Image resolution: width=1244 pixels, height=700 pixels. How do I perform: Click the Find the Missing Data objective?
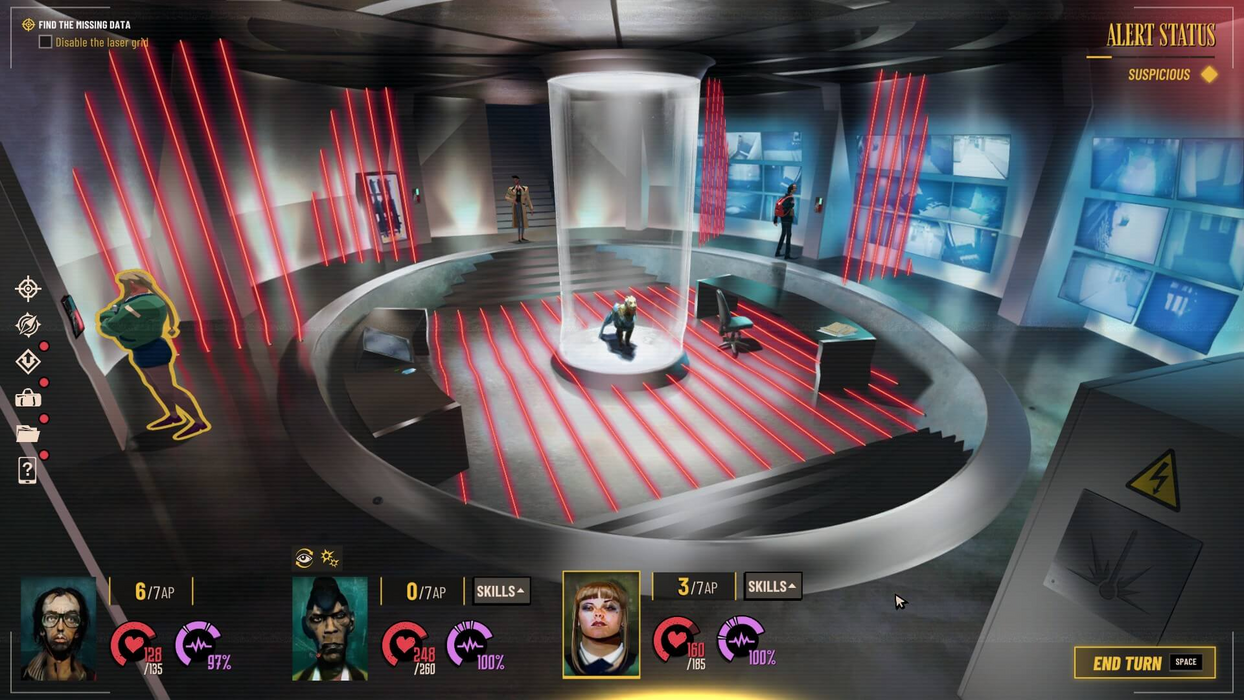tap(84, 25)
